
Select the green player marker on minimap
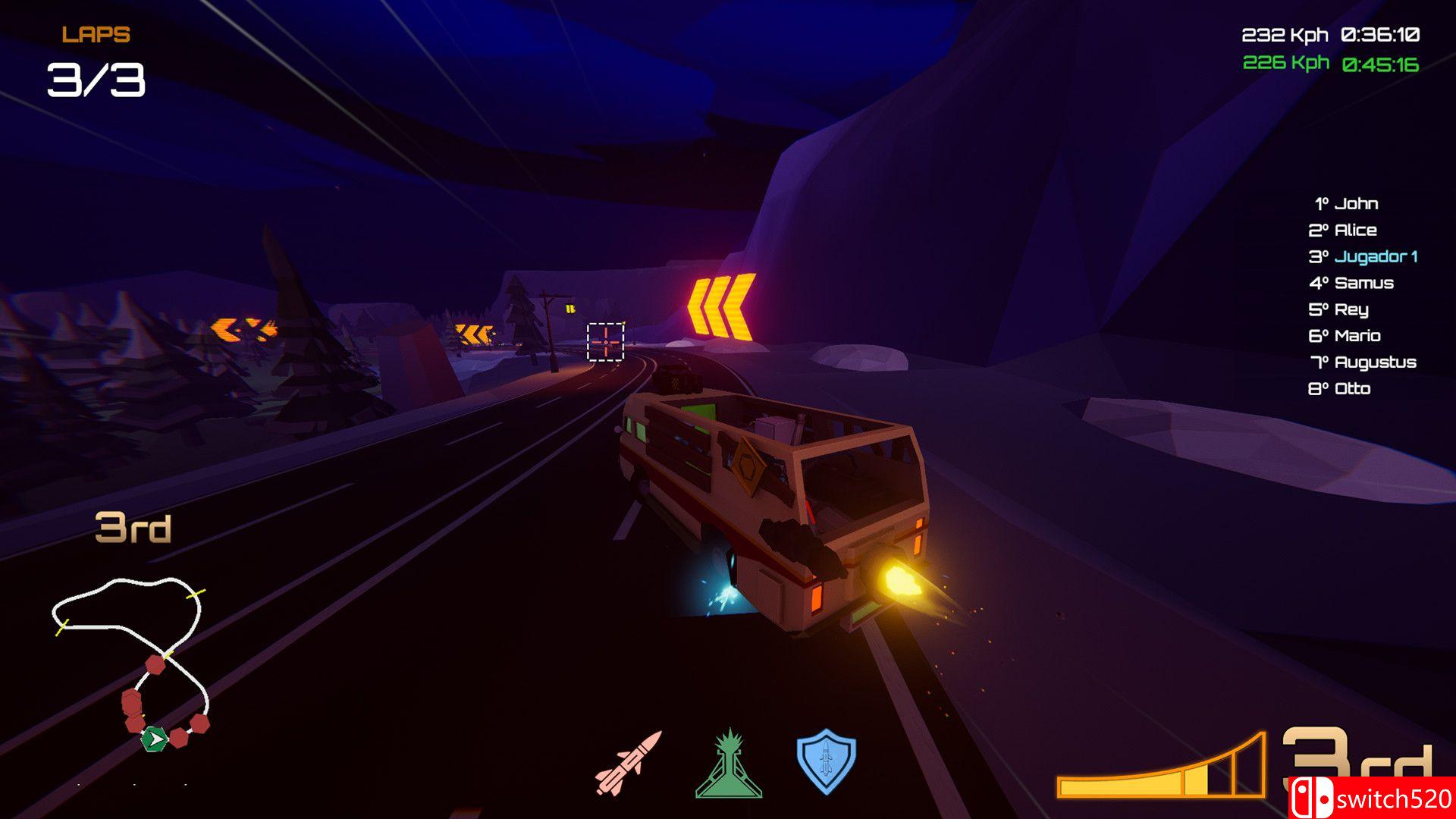(x=154, y=739)
